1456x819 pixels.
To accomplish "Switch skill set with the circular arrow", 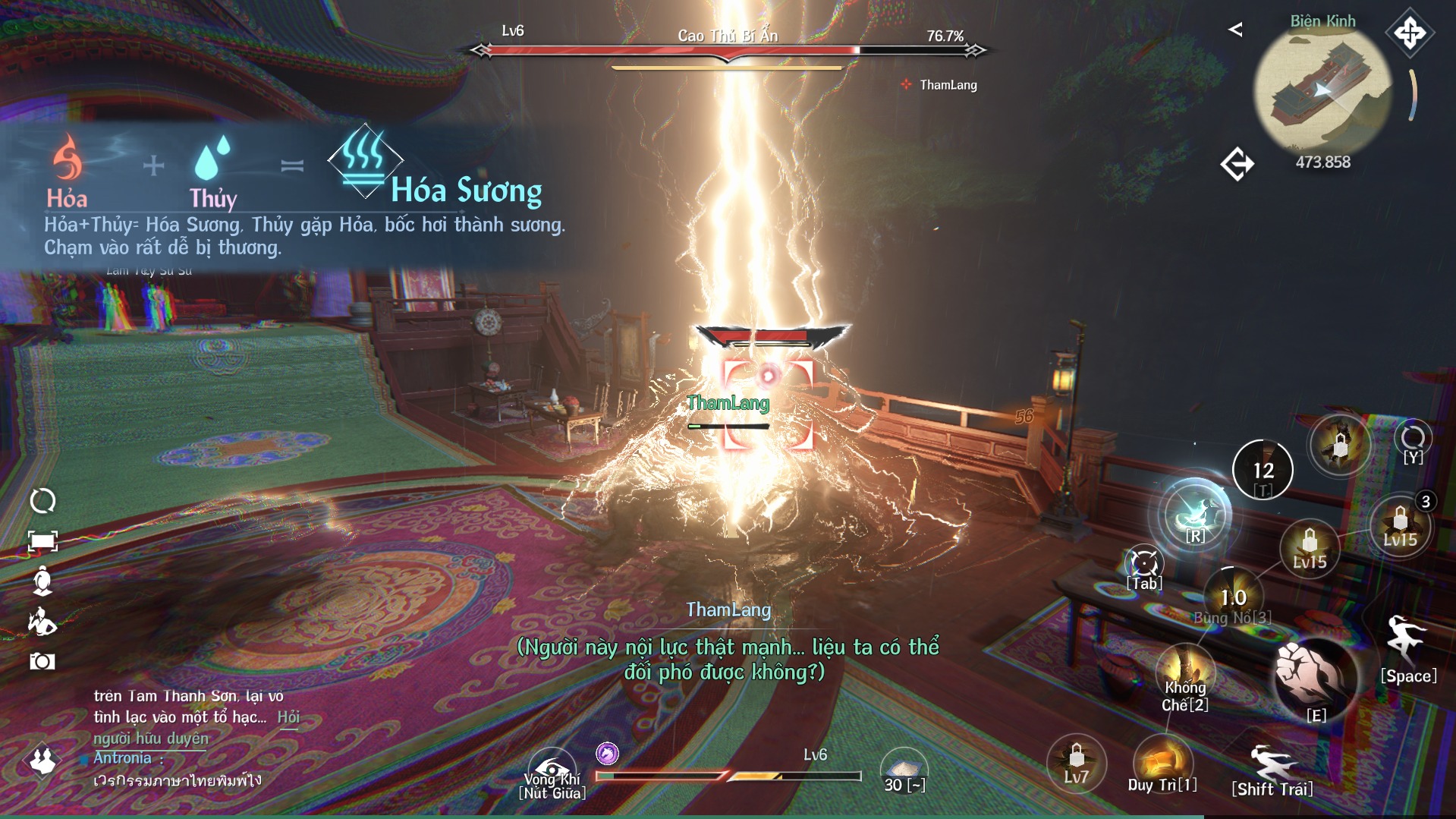I will pyautogui.click(x=1412, y=438).
